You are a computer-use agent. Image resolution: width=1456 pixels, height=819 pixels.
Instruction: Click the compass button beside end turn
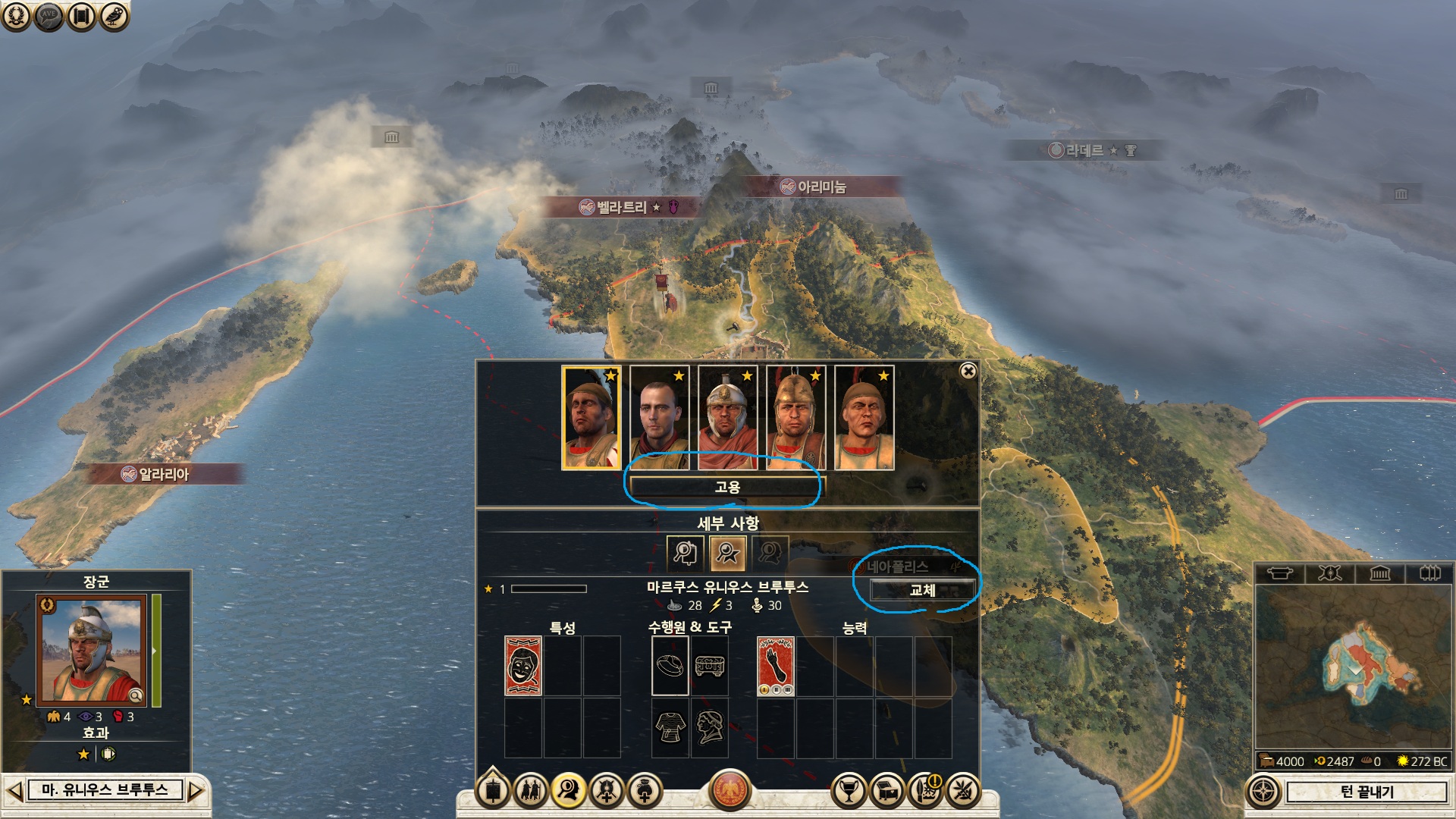(x=1263, y=792)
